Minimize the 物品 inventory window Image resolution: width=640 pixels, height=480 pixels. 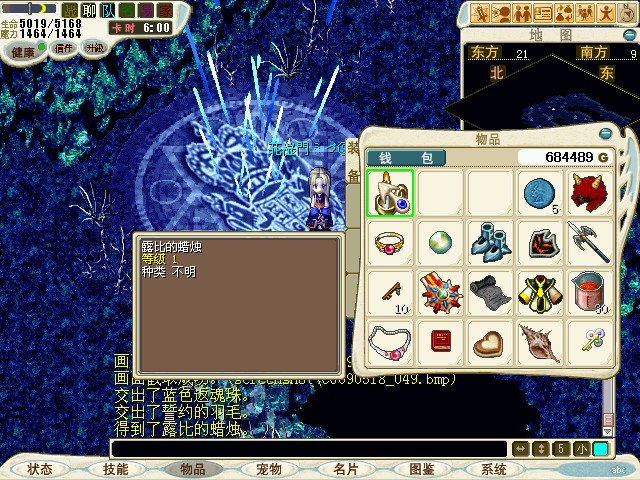pyautogui.click(x=605, y=134)
